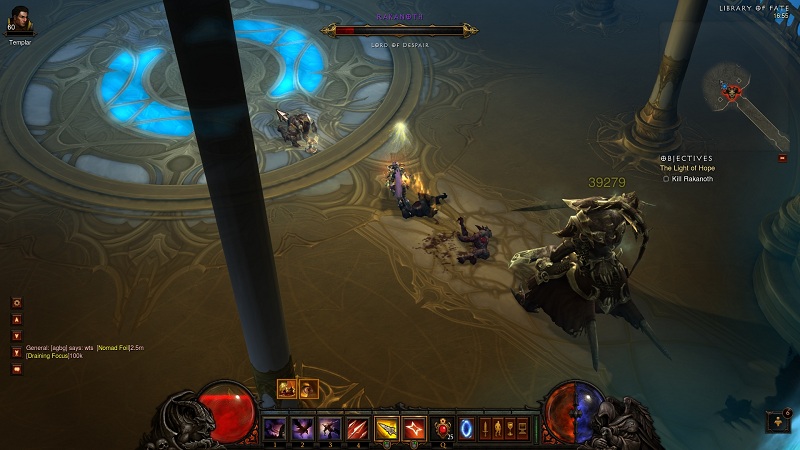Open the Draining Focus item link in chat
The image size is (800, 450).
tap(48, 357)
